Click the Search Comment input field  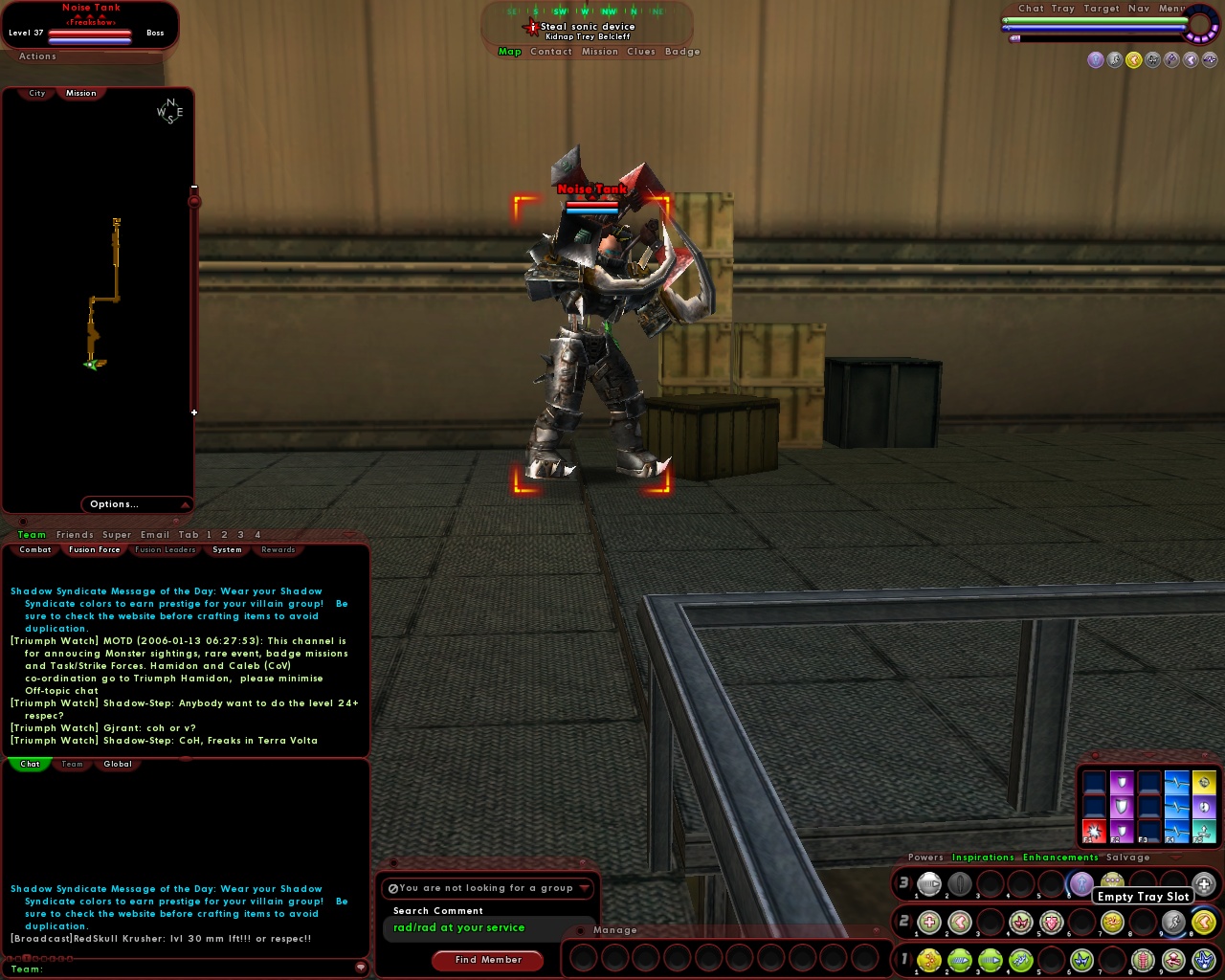488,927
